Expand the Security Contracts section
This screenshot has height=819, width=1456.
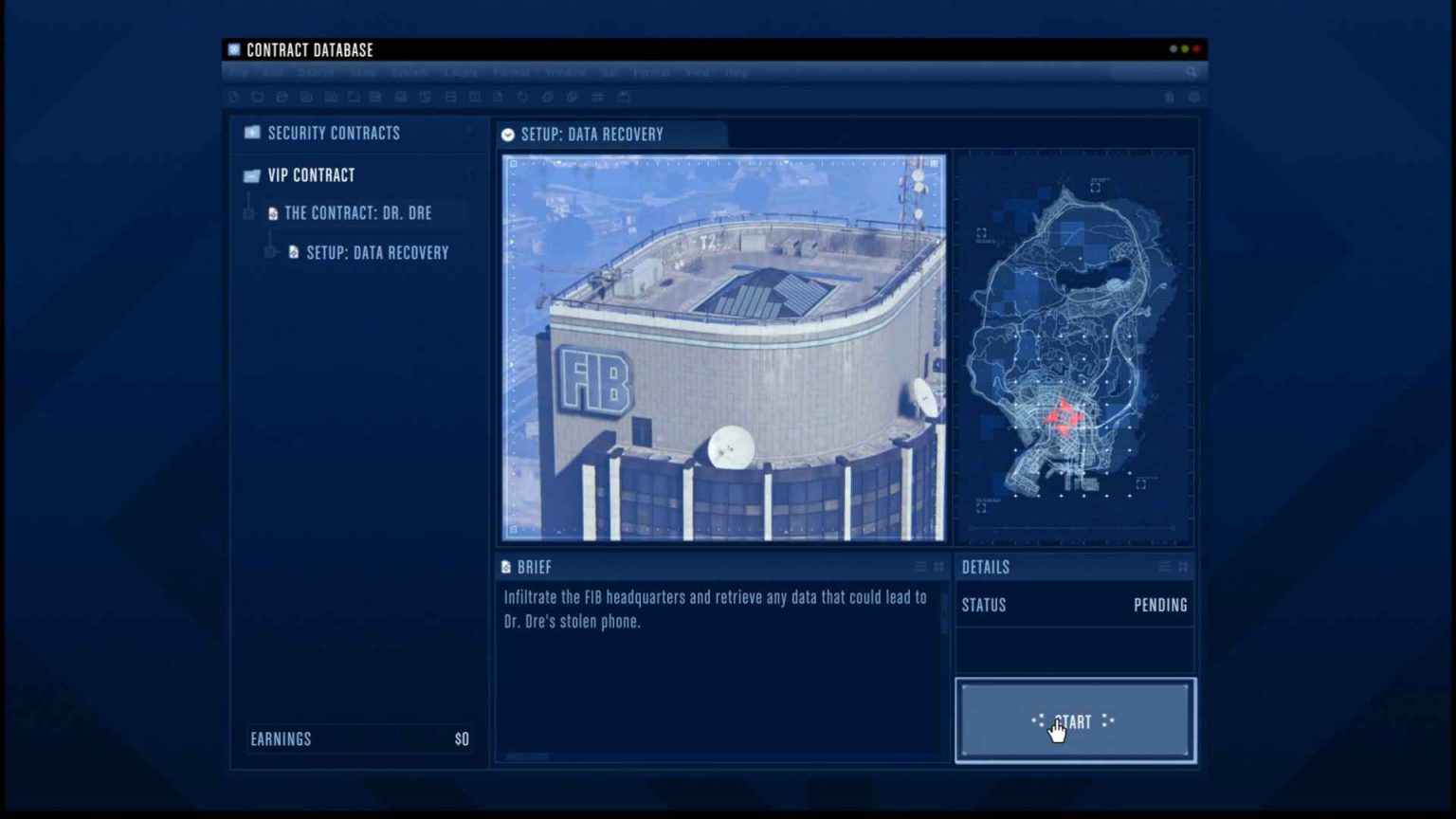(x=471, y=133)
